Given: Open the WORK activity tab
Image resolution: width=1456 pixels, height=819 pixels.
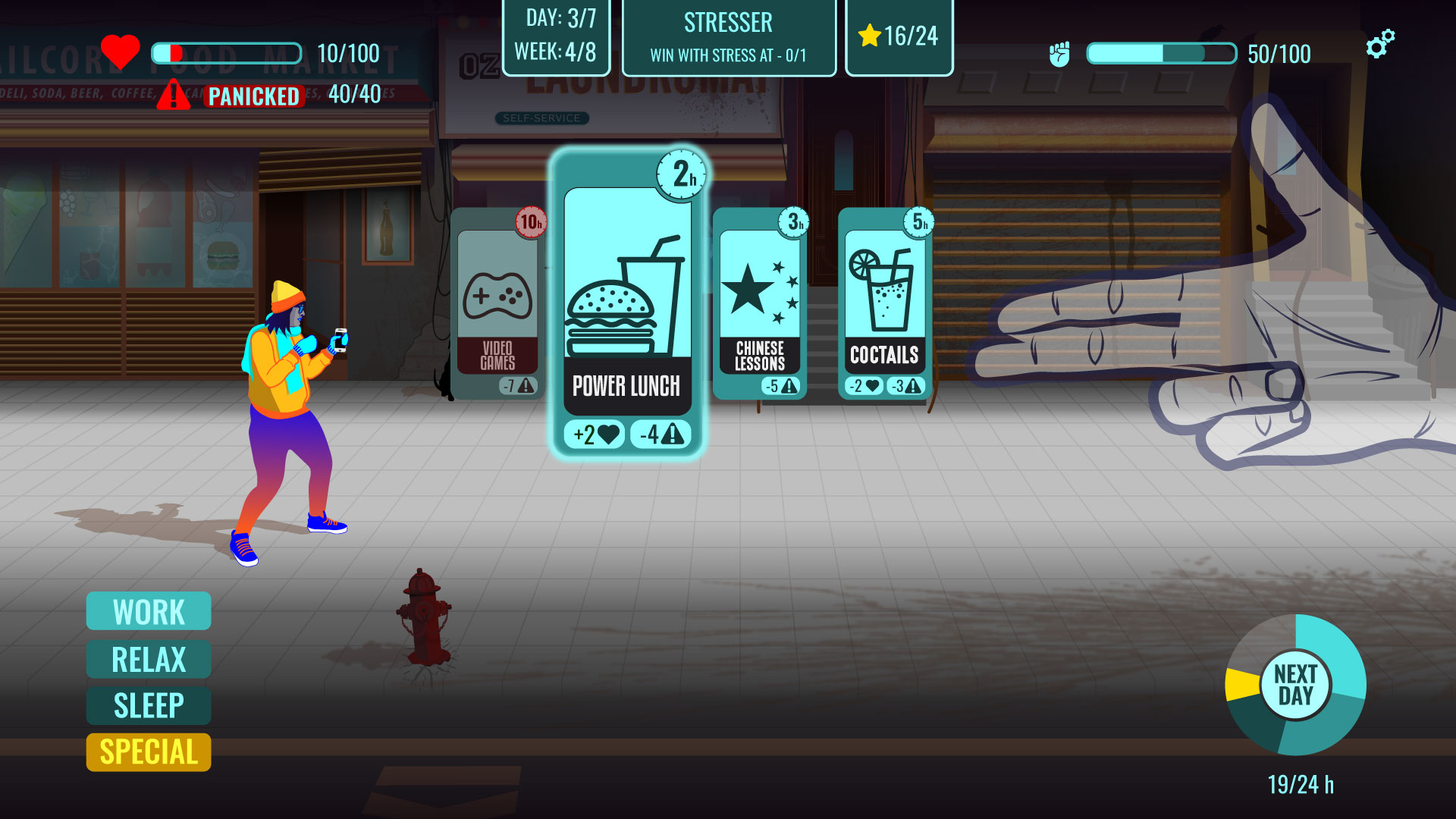Looking at the screenshot, I should 148,611.
